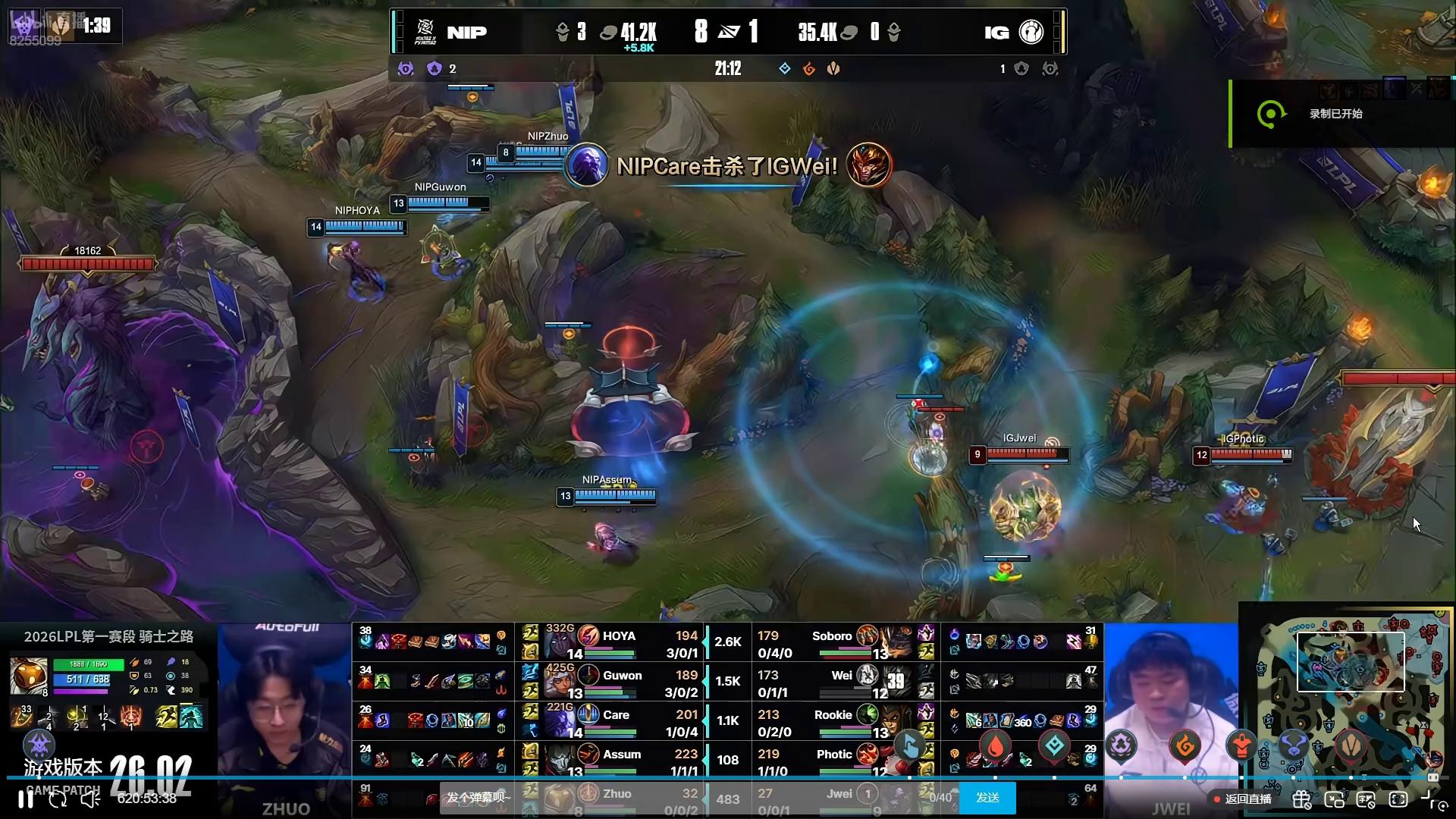1456x819 pixels.
Task: Jump to the red blood drop timeline marker
Action: click(996, 747)
